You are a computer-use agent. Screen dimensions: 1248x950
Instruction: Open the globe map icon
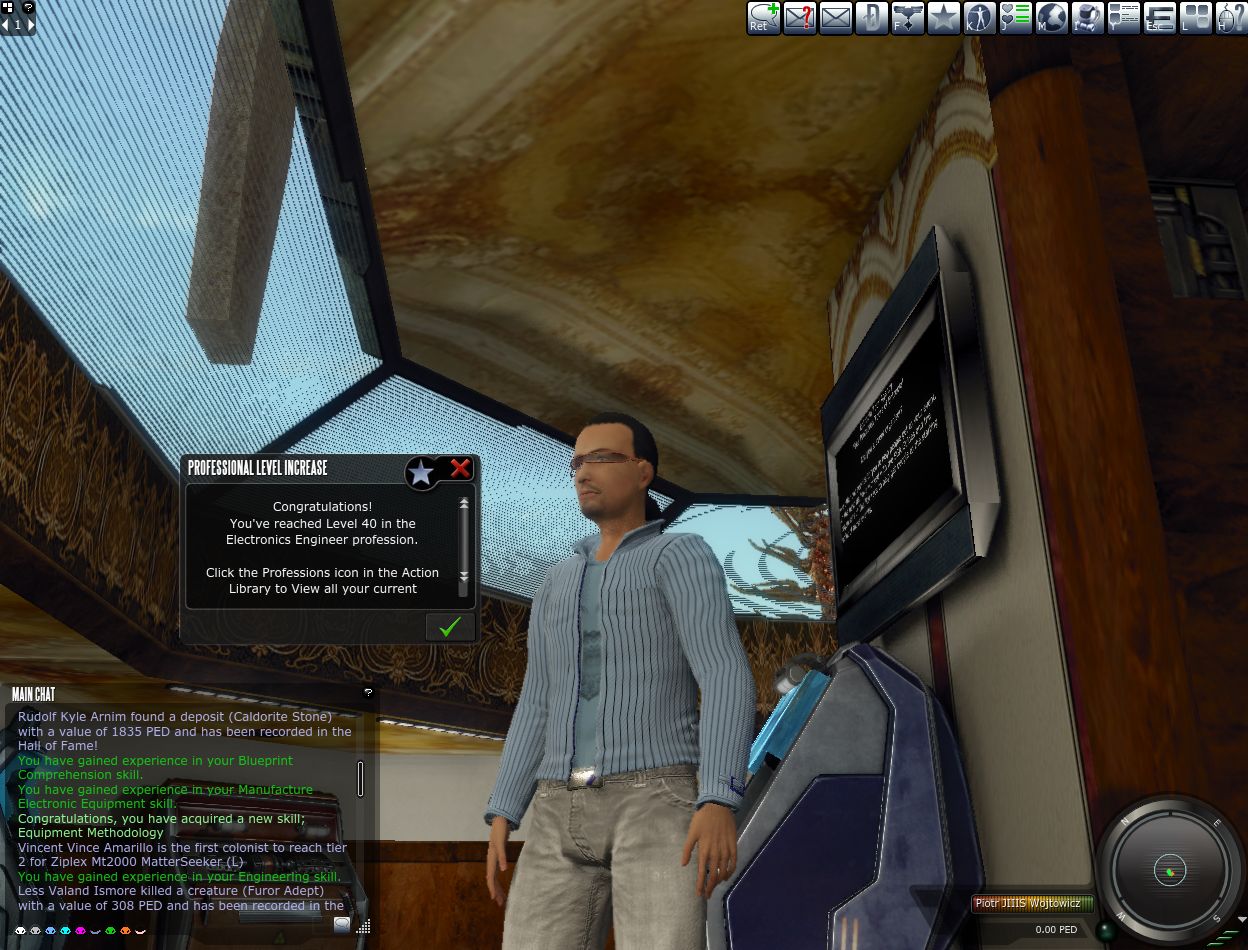1052,18
